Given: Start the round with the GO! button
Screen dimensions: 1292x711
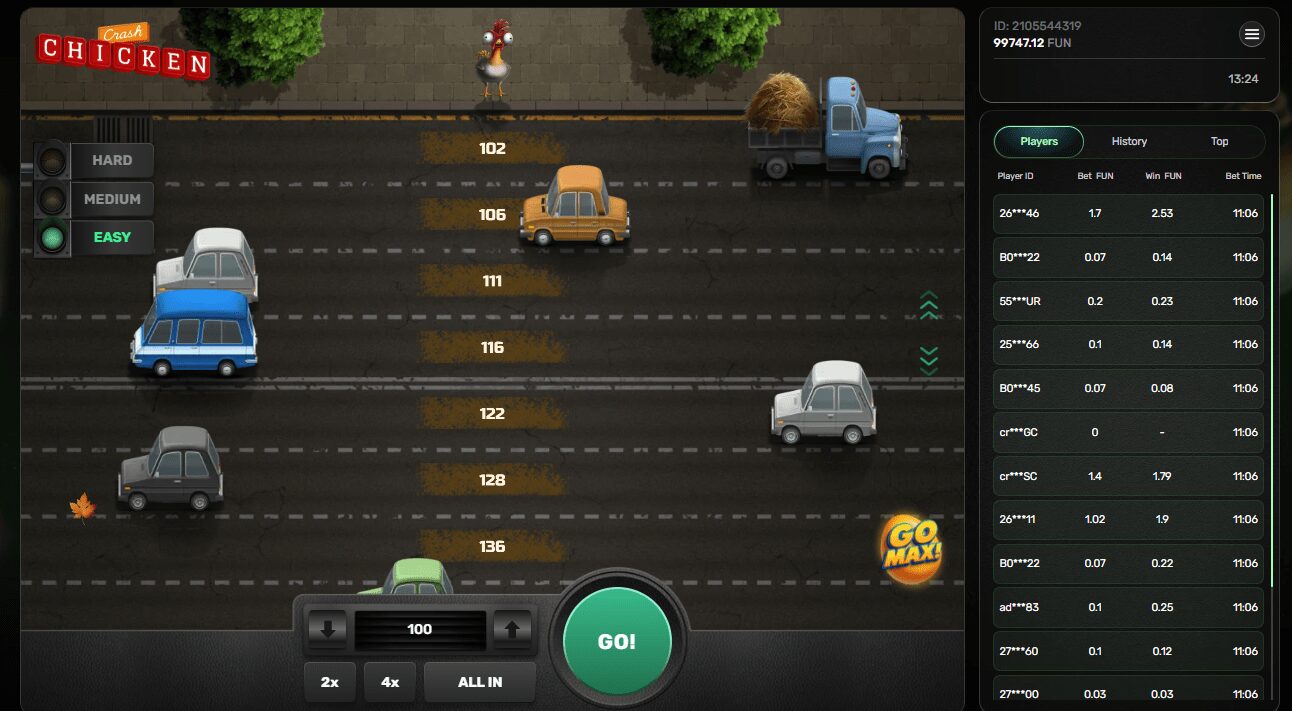Looking at the screenshot, I should (616, 641).
